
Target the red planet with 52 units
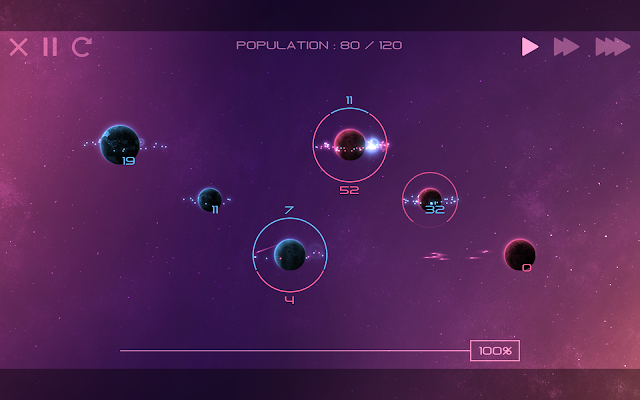tap(349, 145)
